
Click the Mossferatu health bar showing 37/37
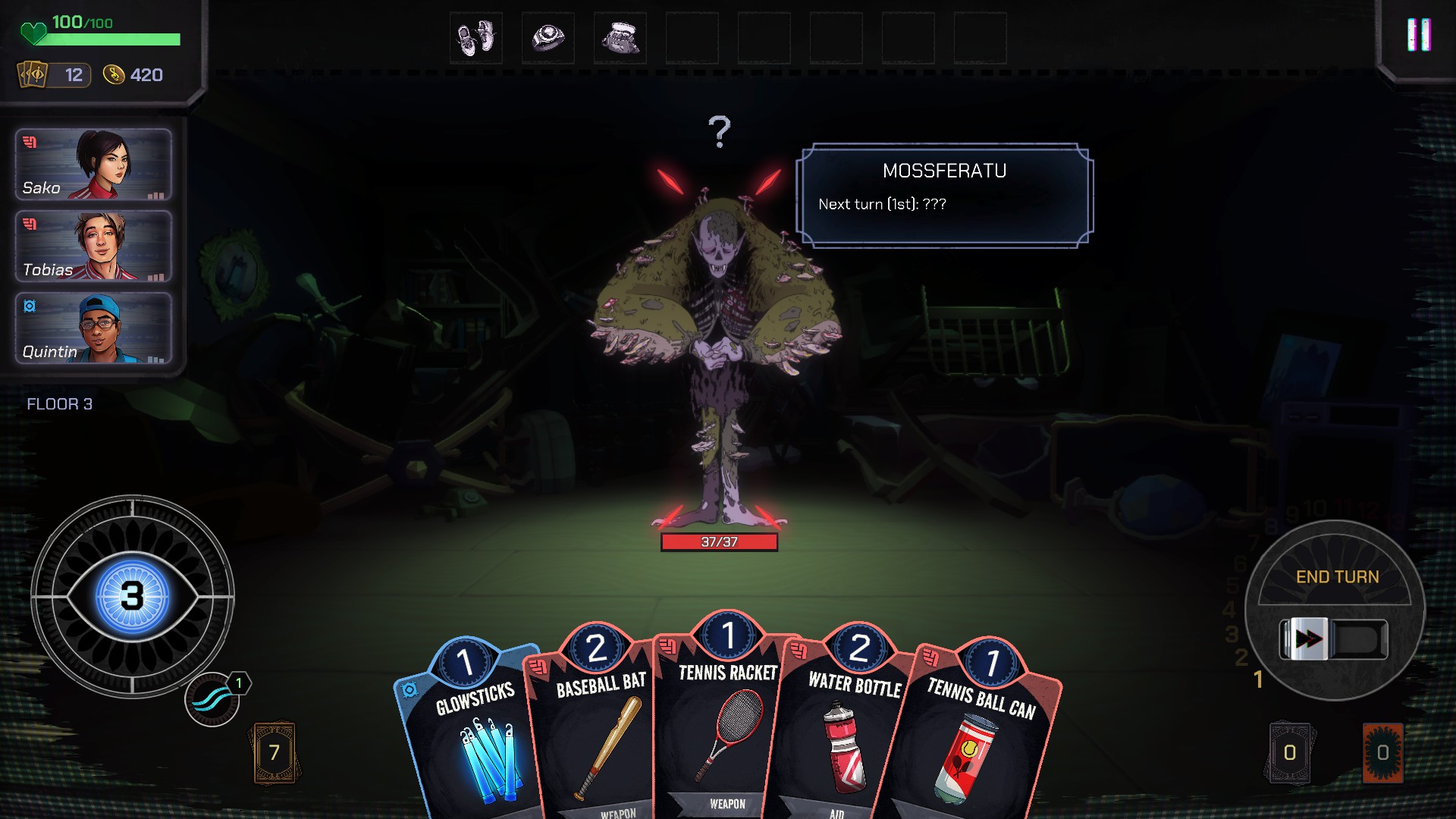point(720,541)
